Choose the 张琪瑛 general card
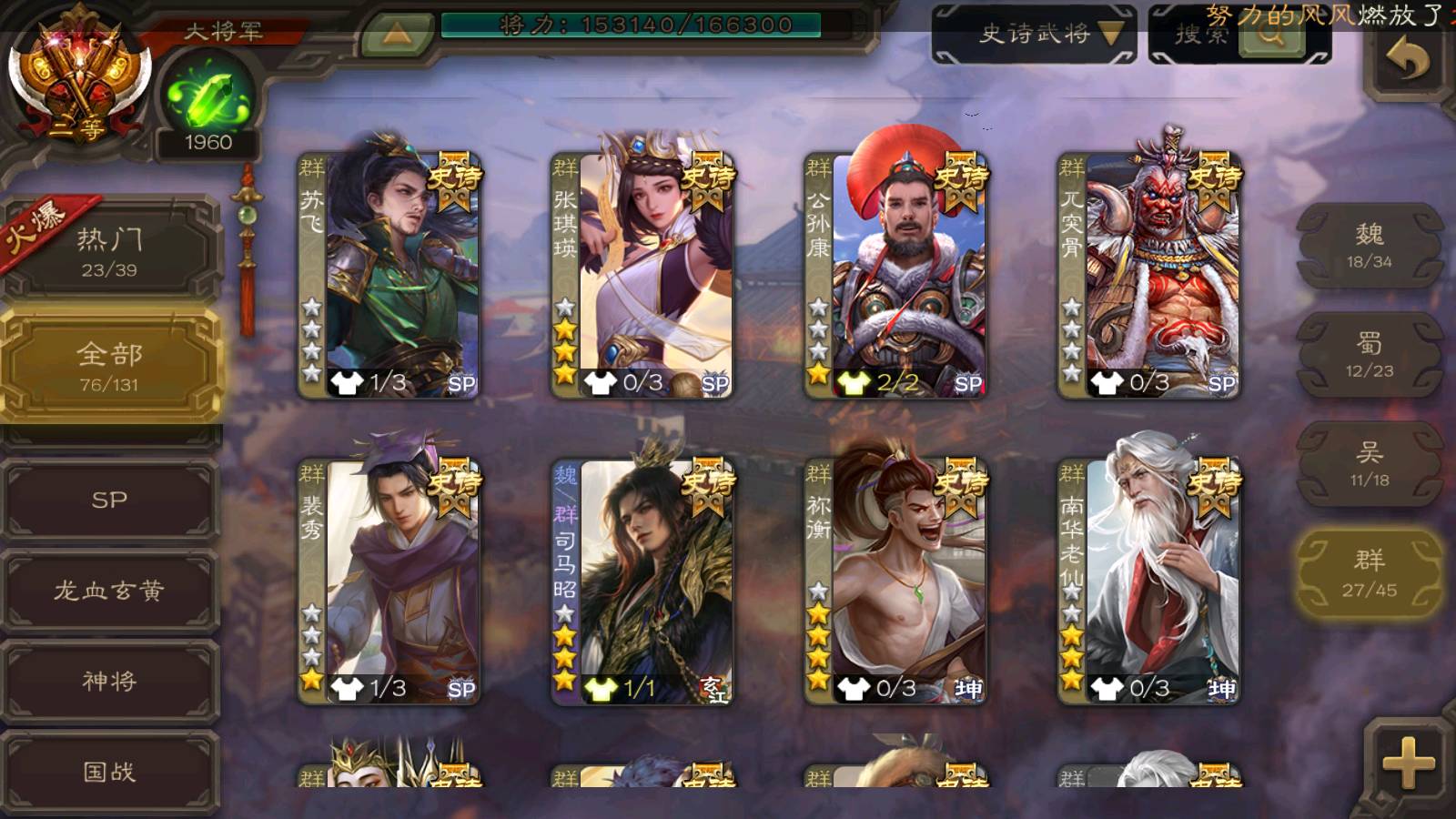The width and height of the screenshot is (1456, 819). tap(643, 275)
